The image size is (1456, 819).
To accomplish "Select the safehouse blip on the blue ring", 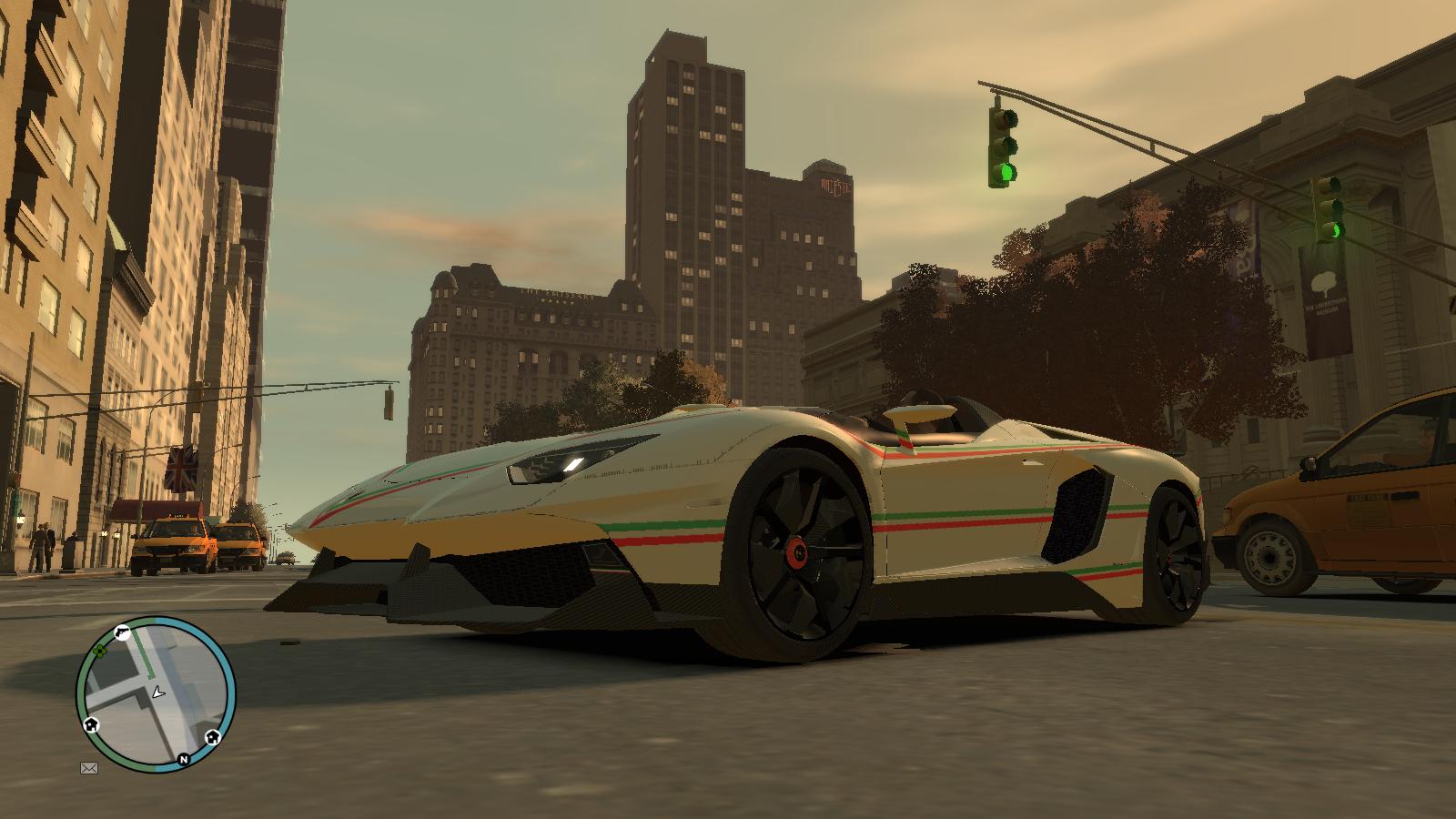I will [x=213, y=735].
